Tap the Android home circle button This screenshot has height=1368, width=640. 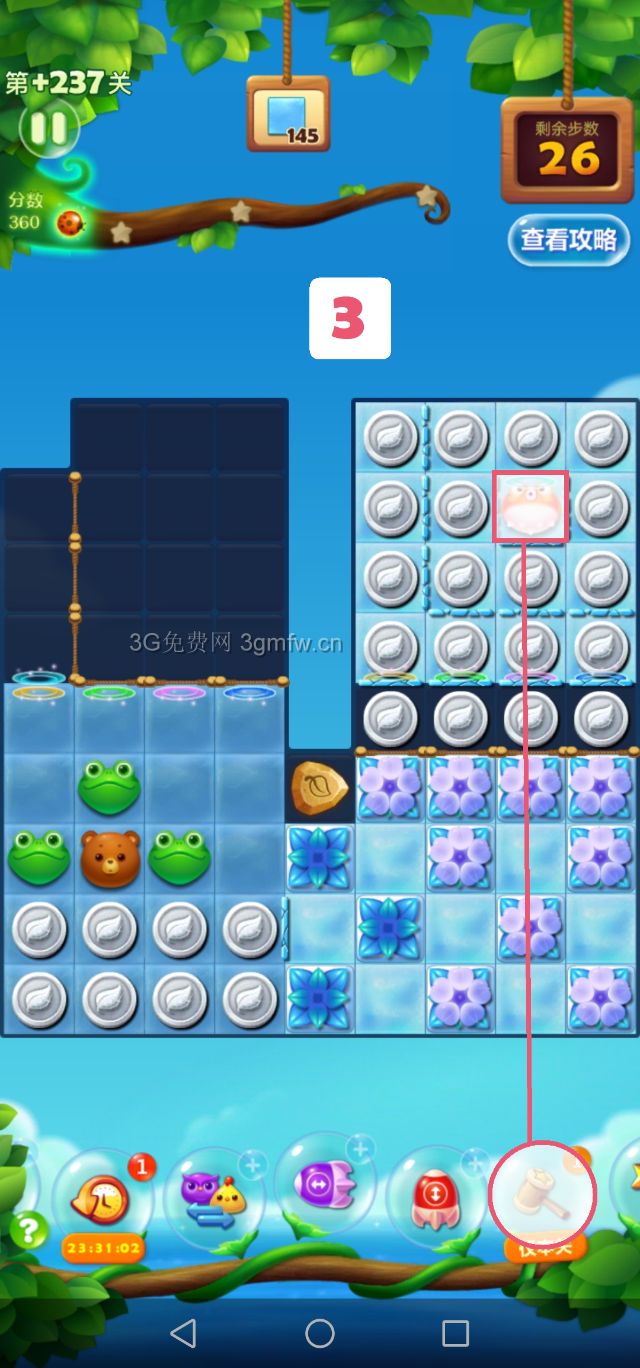(x=320, y=1332)
